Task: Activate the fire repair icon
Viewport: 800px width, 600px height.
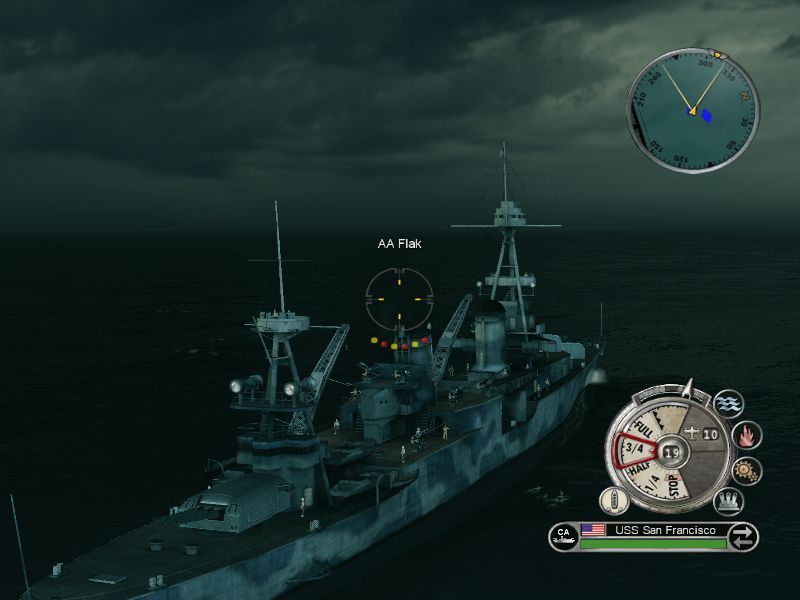Action: click(747, 436)
